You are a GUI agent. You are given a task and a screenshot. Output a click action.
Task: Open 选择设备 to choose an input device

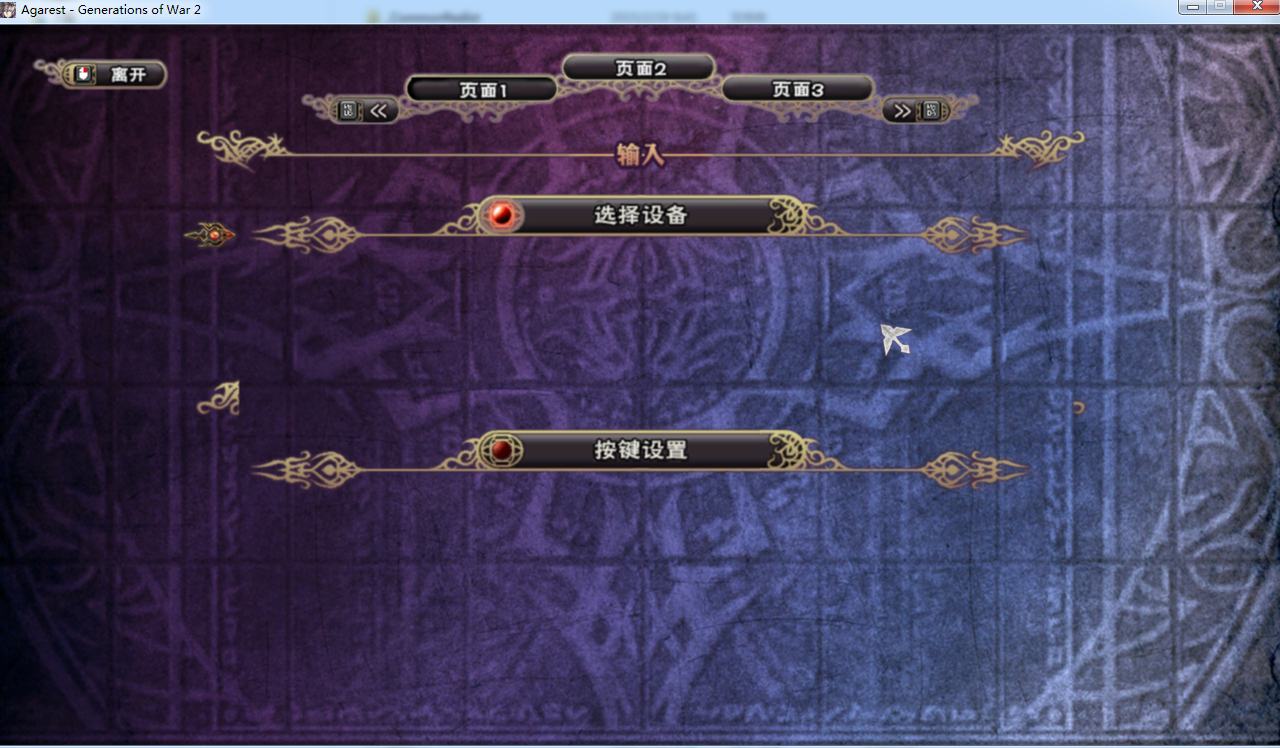[x=640, y=214]
